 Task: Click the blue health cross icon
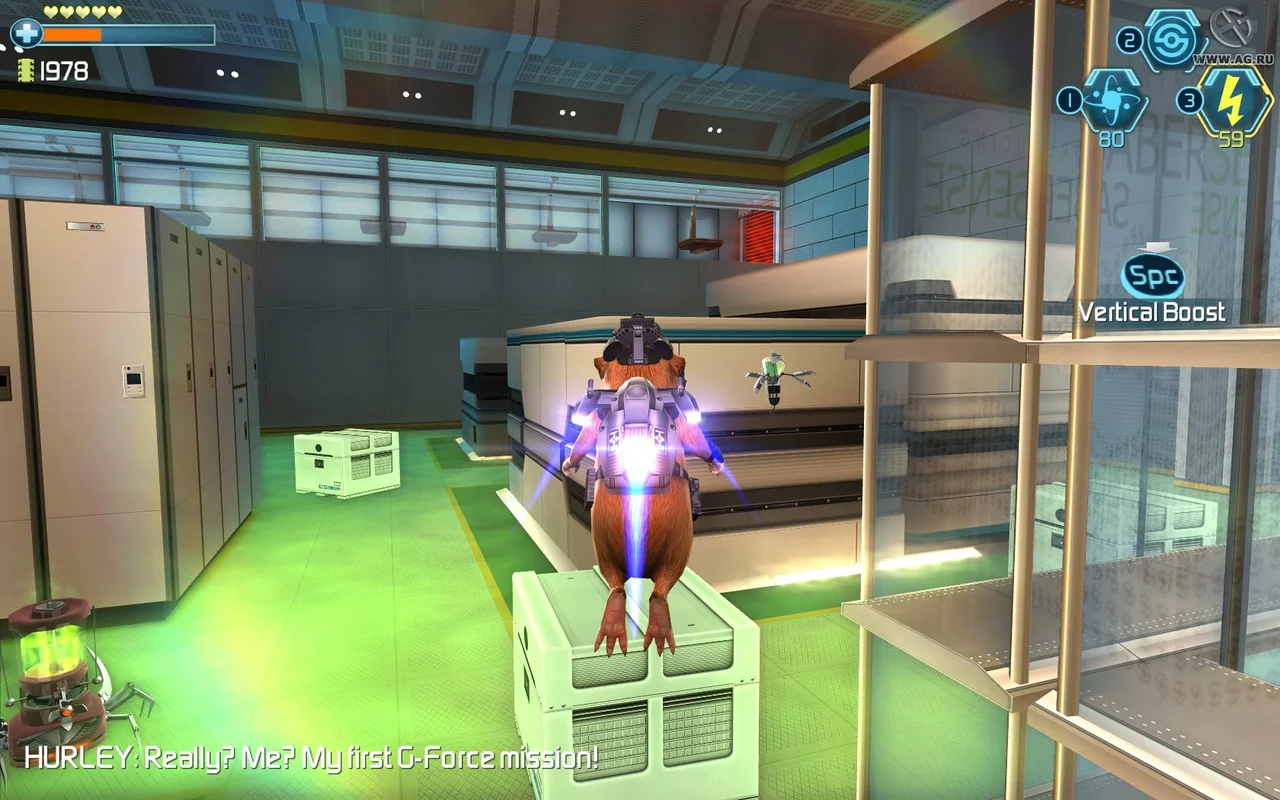tap(28, 34)
